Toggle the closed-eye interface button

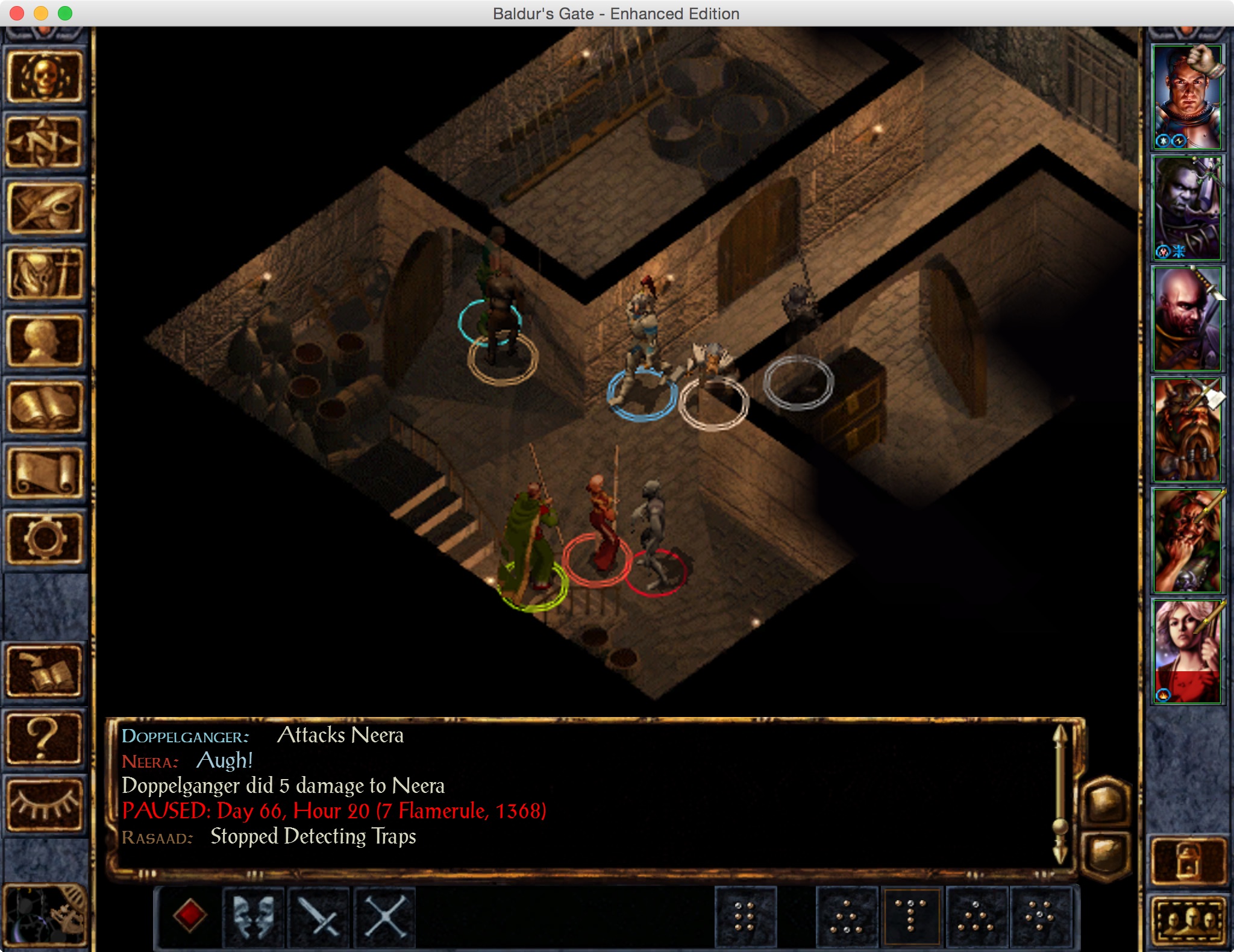point(44,804)
